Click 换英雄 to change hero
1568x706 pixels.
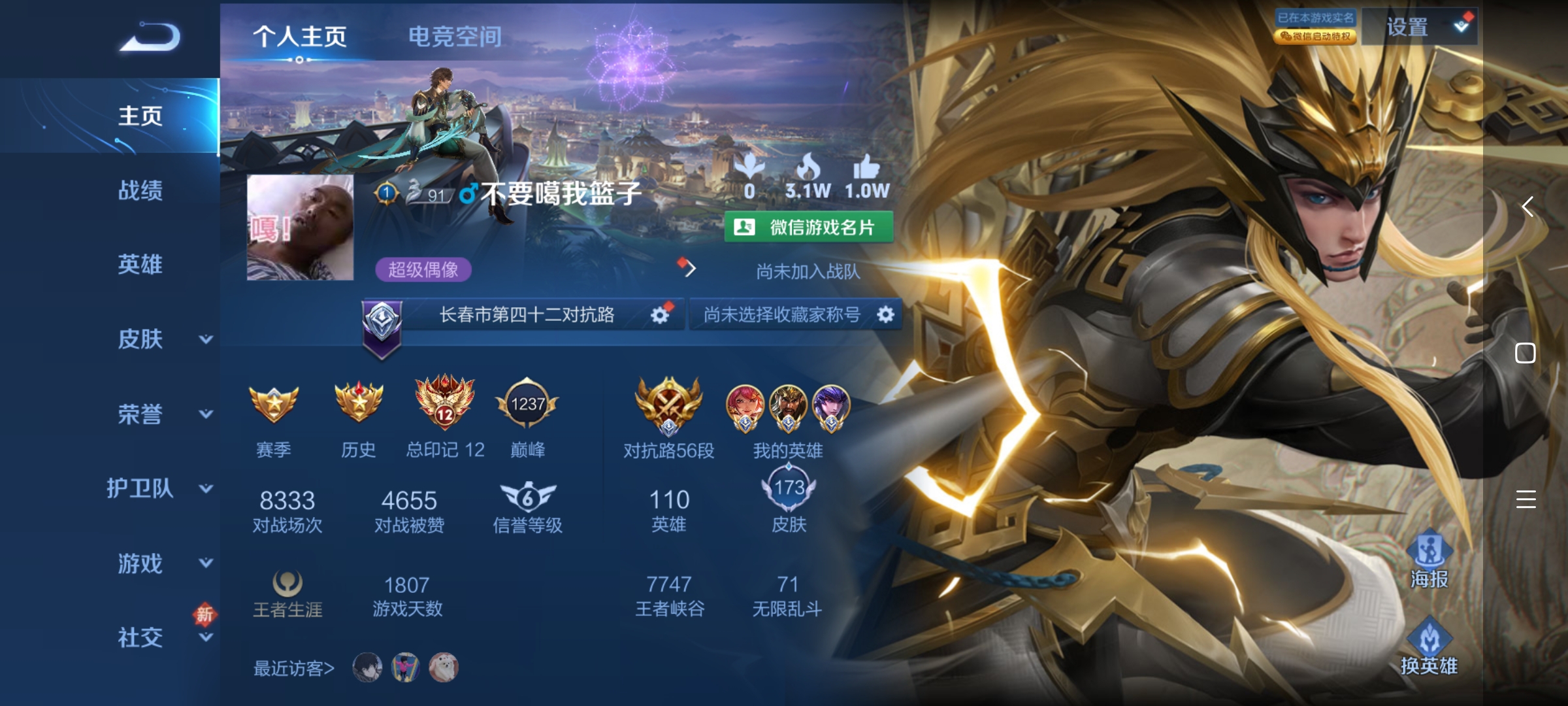tap(1429, 647)
